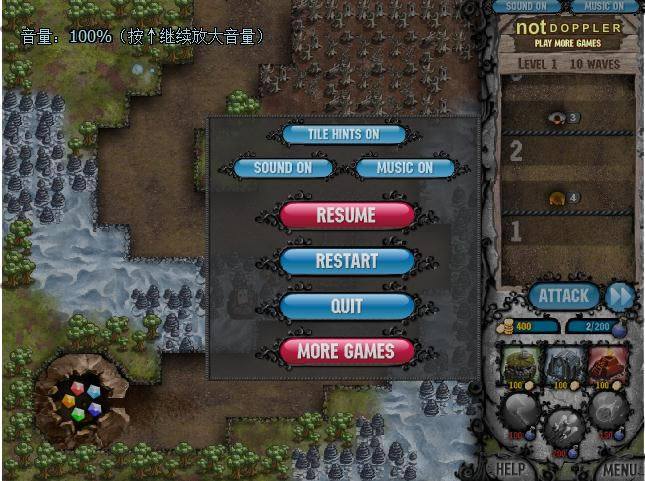
Task: Toggle Music On in the pause menu
Action: click(x=405, y=168)
